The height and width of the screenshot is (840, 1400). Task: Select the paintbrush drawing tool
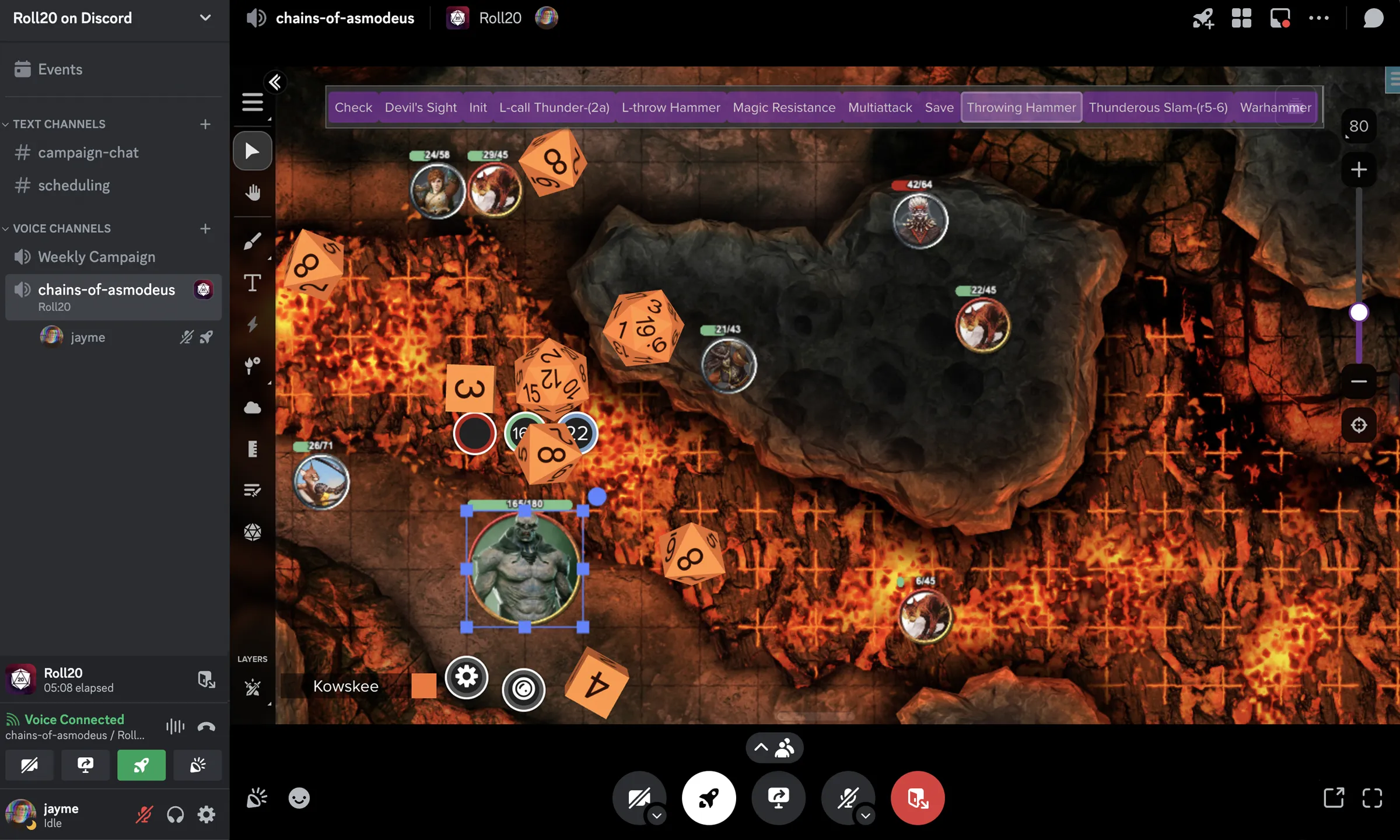click(x=252, y=241)
